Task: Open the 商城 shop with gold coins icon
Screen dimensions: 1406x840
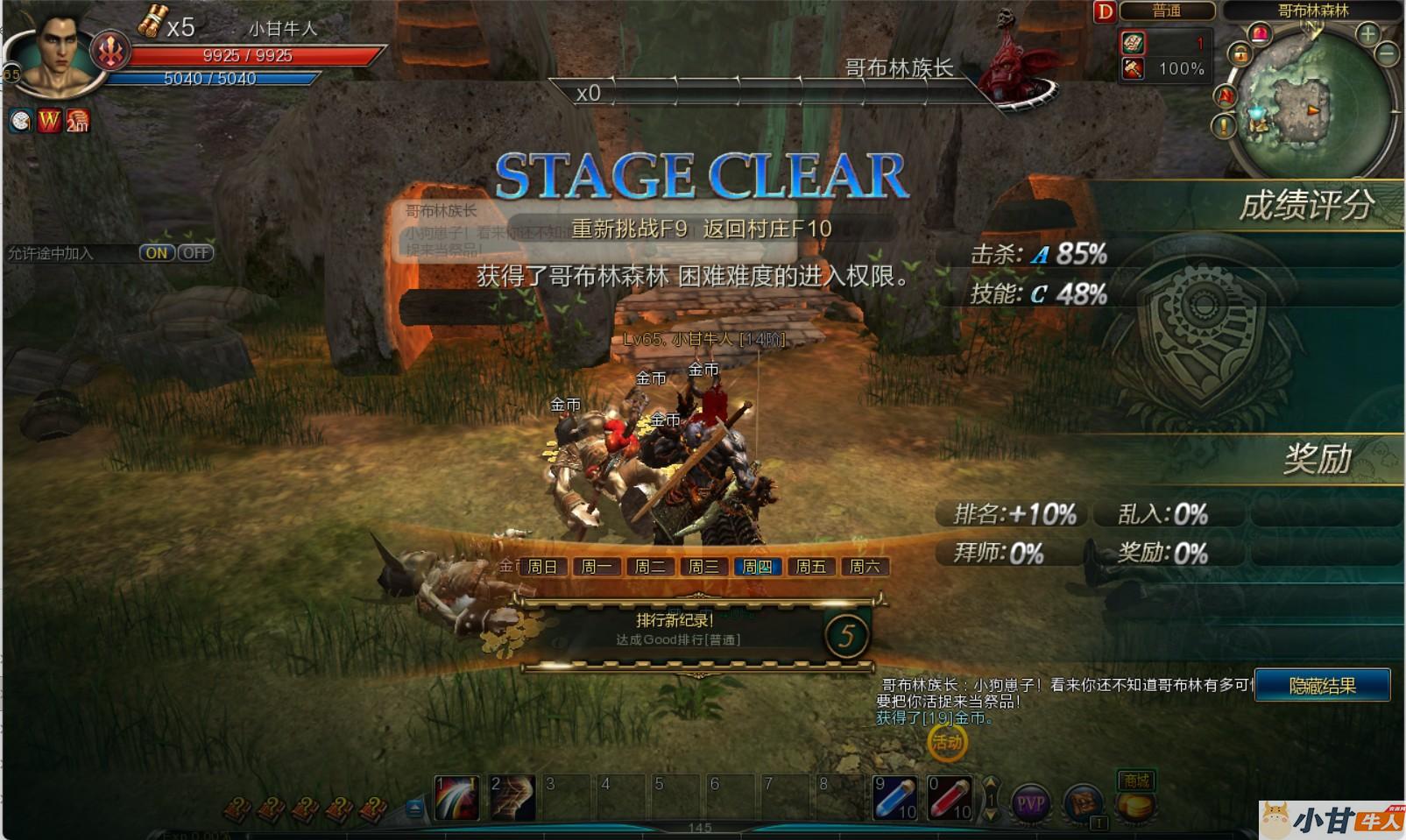Action: 1136,799
